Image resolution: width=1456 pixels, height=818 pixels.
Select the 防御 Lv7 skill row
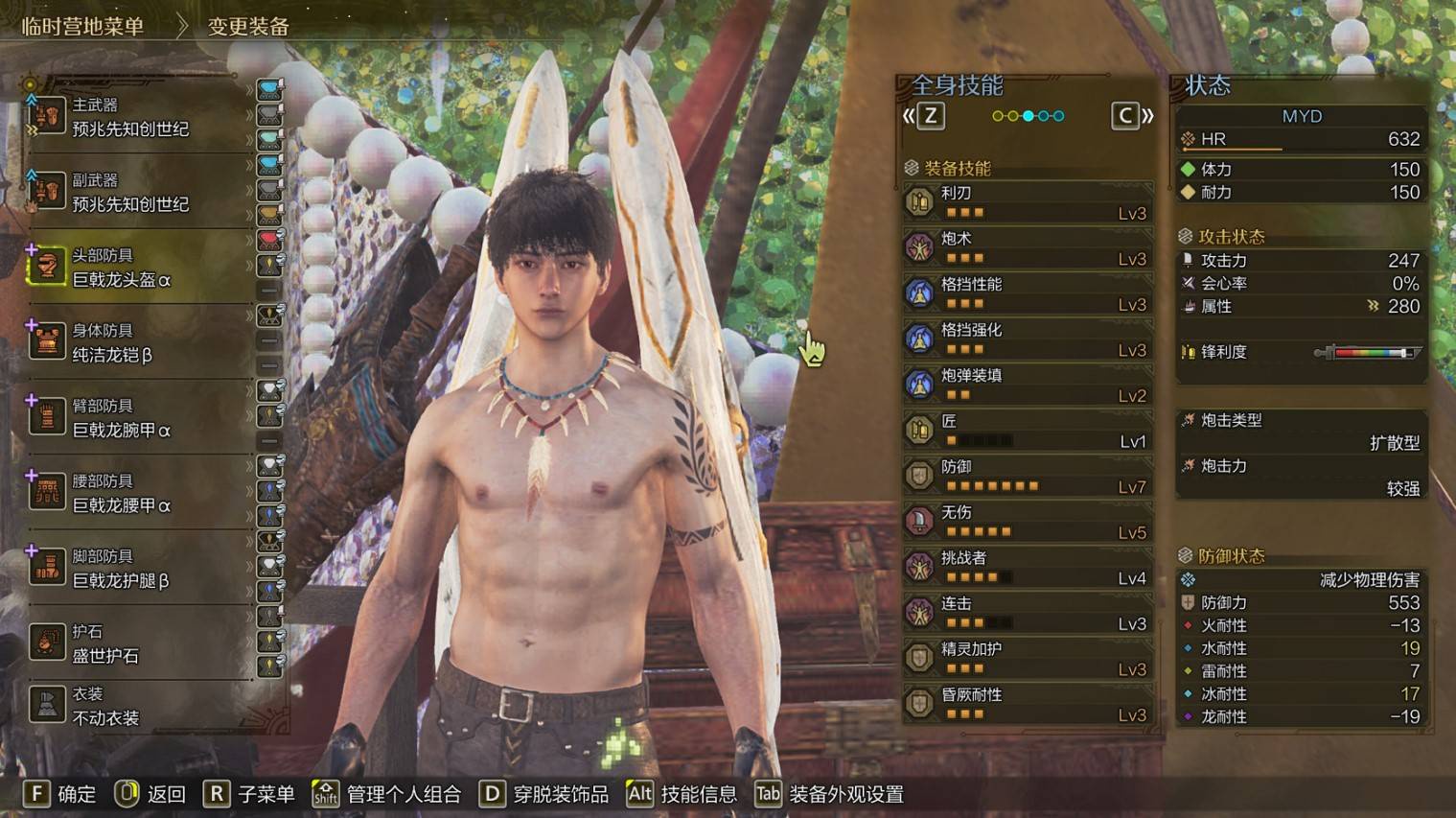1027,477
